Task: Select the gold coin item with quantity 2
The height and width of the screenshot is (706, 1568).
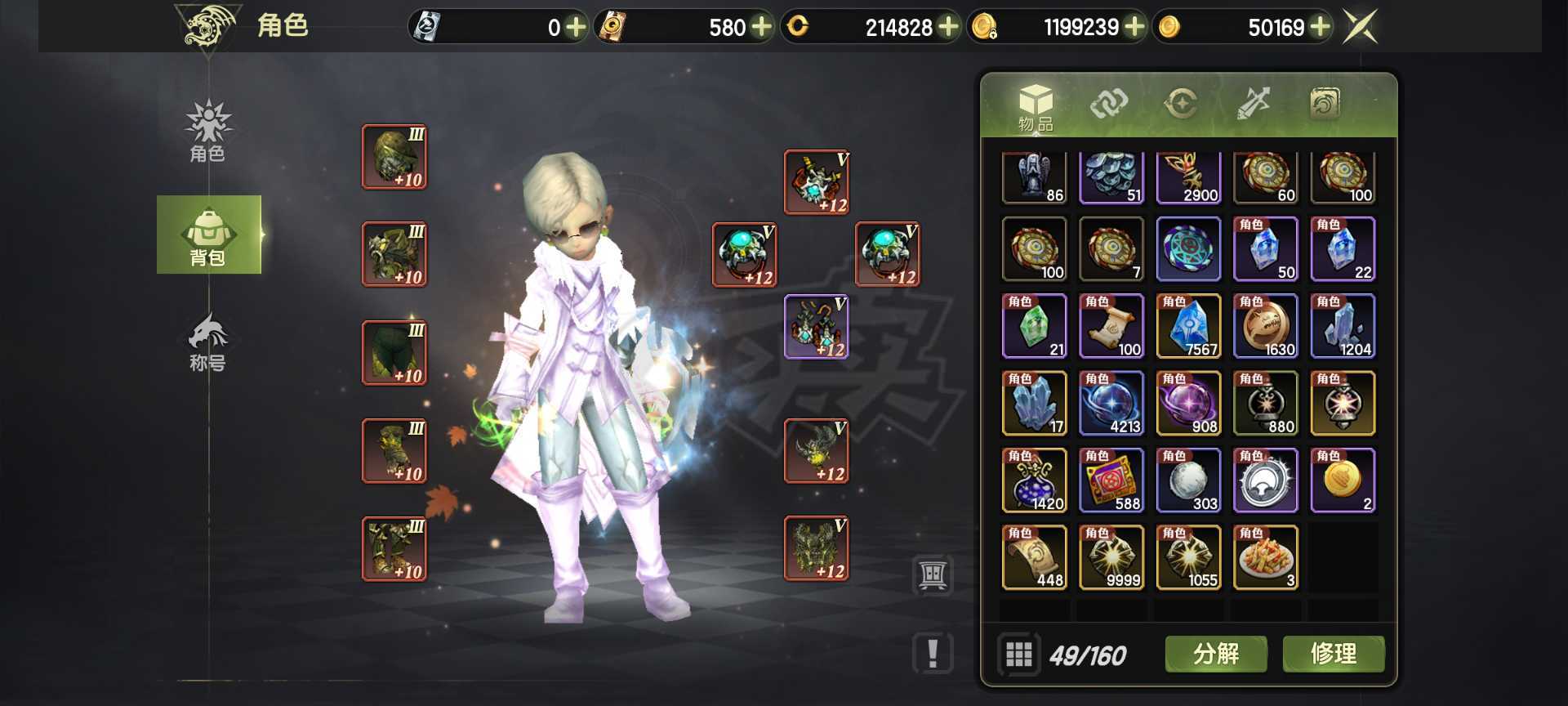Action: (x=1343, y=480)
